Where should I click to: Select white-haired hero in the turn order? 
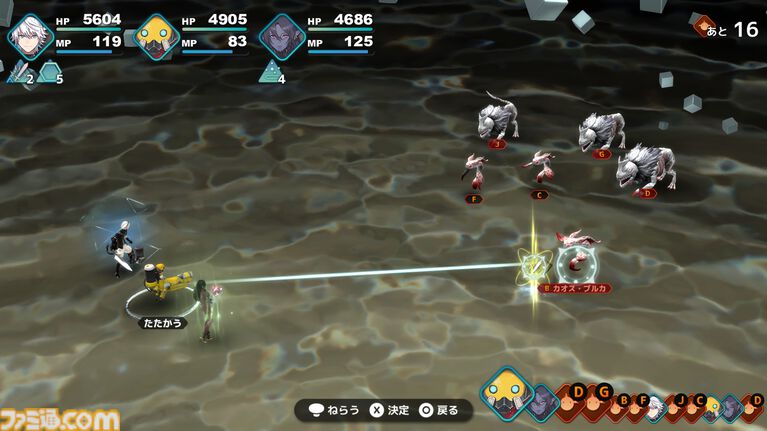click(654, 406)
